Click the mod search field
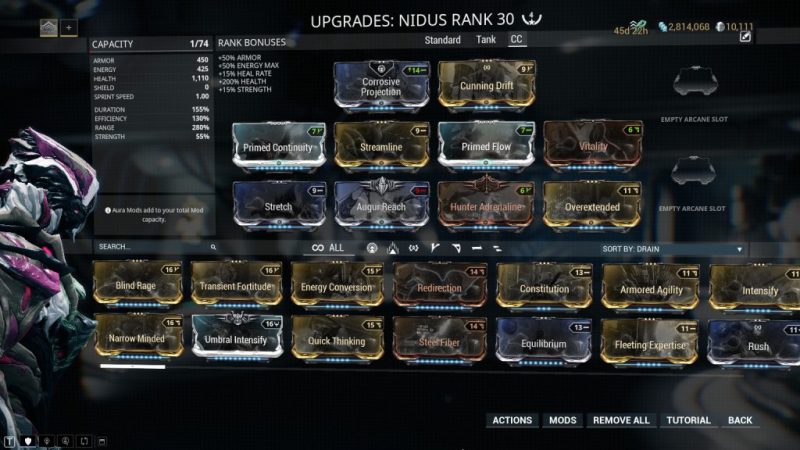This screenshot has width=800, height=450. click(x=155, y=246)
